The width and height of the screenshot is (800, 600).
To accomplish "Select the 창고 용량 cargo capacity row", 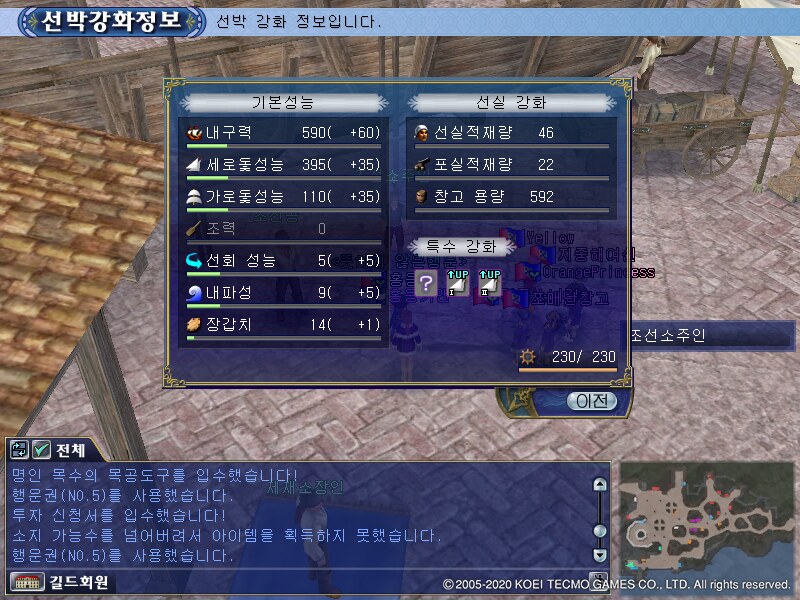I will coord(510,197).
